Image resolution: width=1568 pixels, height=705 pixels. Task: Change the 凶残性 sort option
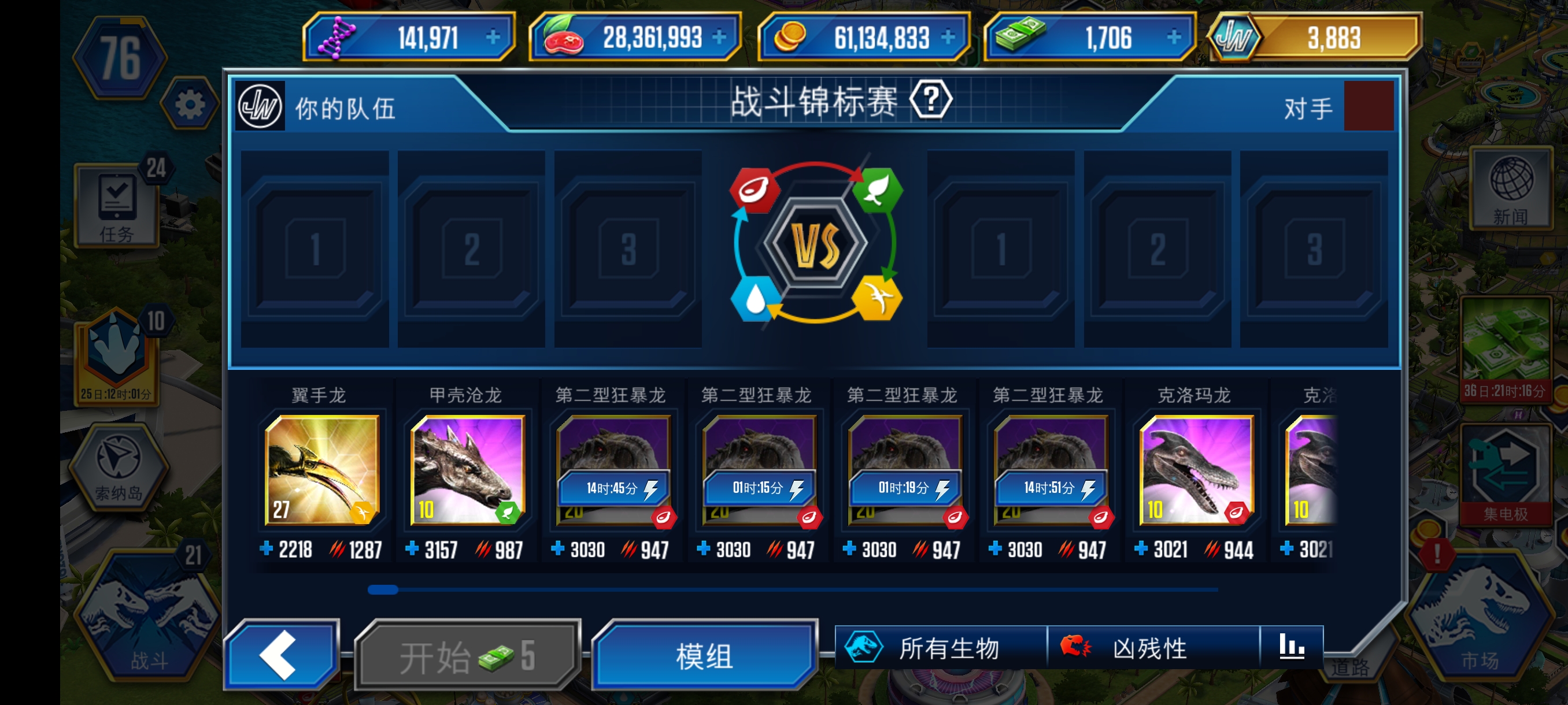(x=1152, y=648)
